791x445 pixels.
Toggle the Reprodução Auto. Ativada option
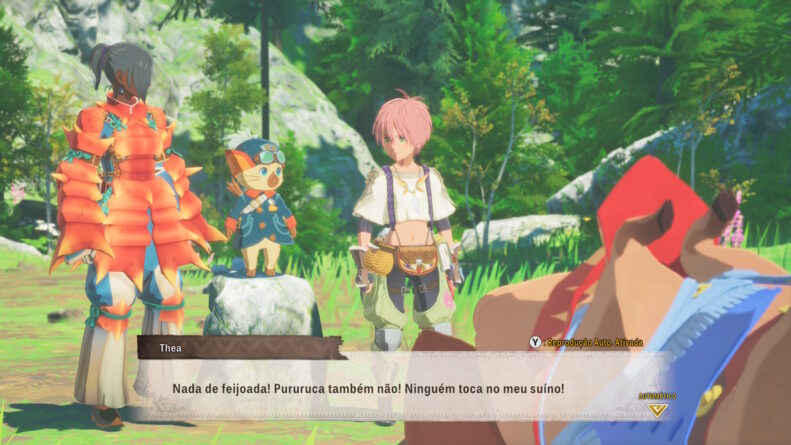tap(586, 342)
